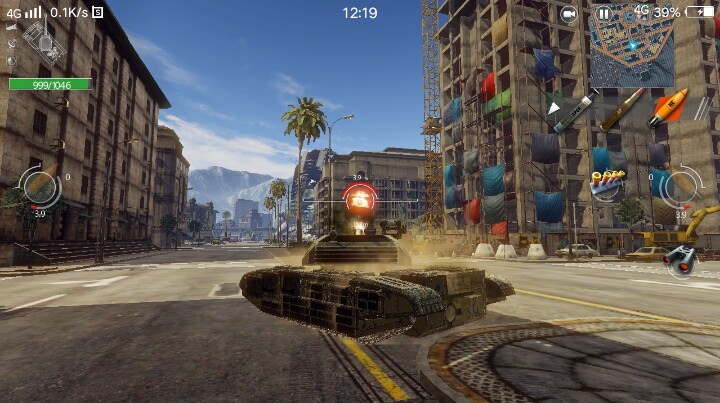Screen dimensions: 720x403
Task: Pause the game with the pause button
Action: (604, 14)
